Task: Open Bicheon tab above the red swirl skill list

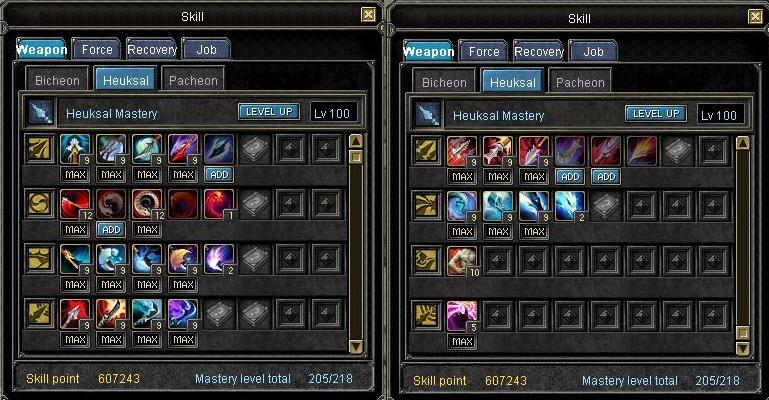Action: click(x=57, y=80)
